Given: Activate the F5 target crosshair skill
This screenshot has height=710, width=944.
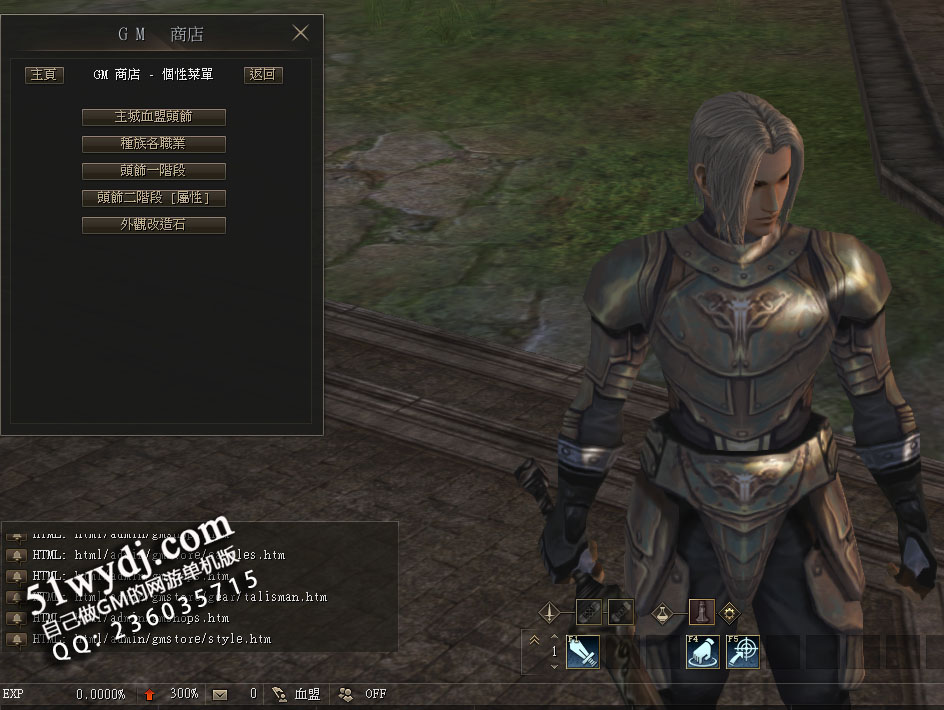Looking at the screenshot, I should point(743,652).
